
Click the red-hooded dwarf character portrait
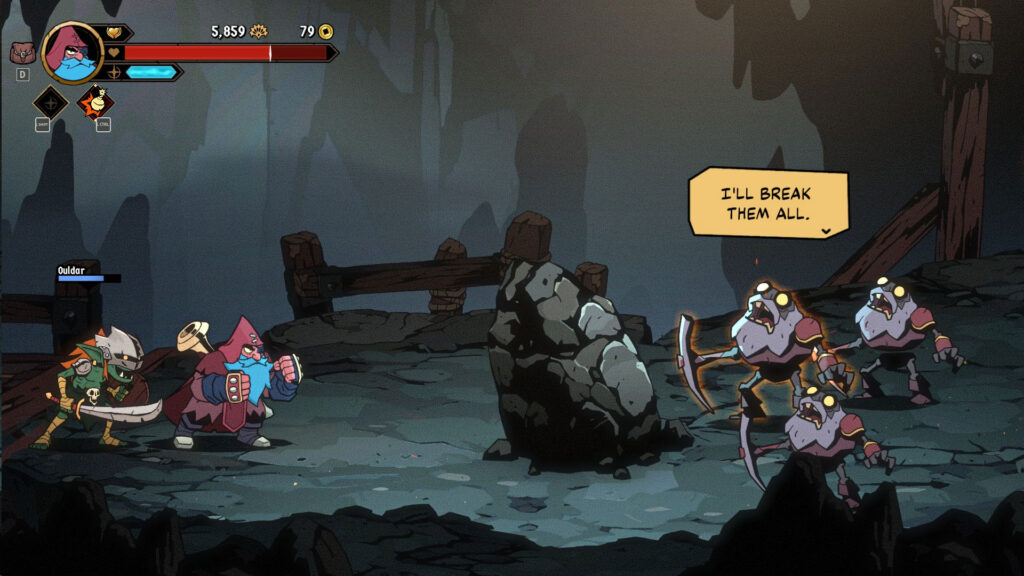click(x=72, y=53)
